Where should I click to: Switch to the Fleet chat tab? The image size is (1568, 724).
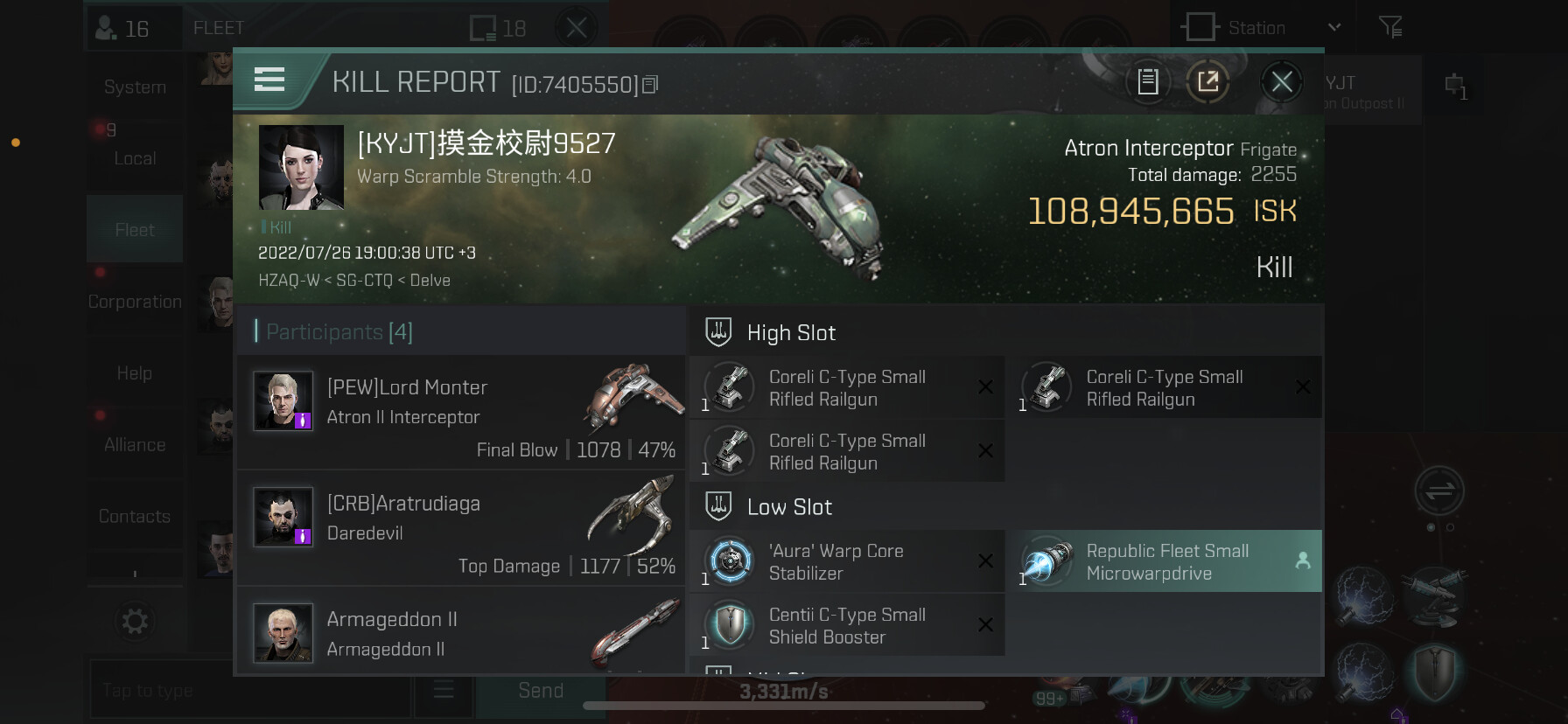(135, 230)
